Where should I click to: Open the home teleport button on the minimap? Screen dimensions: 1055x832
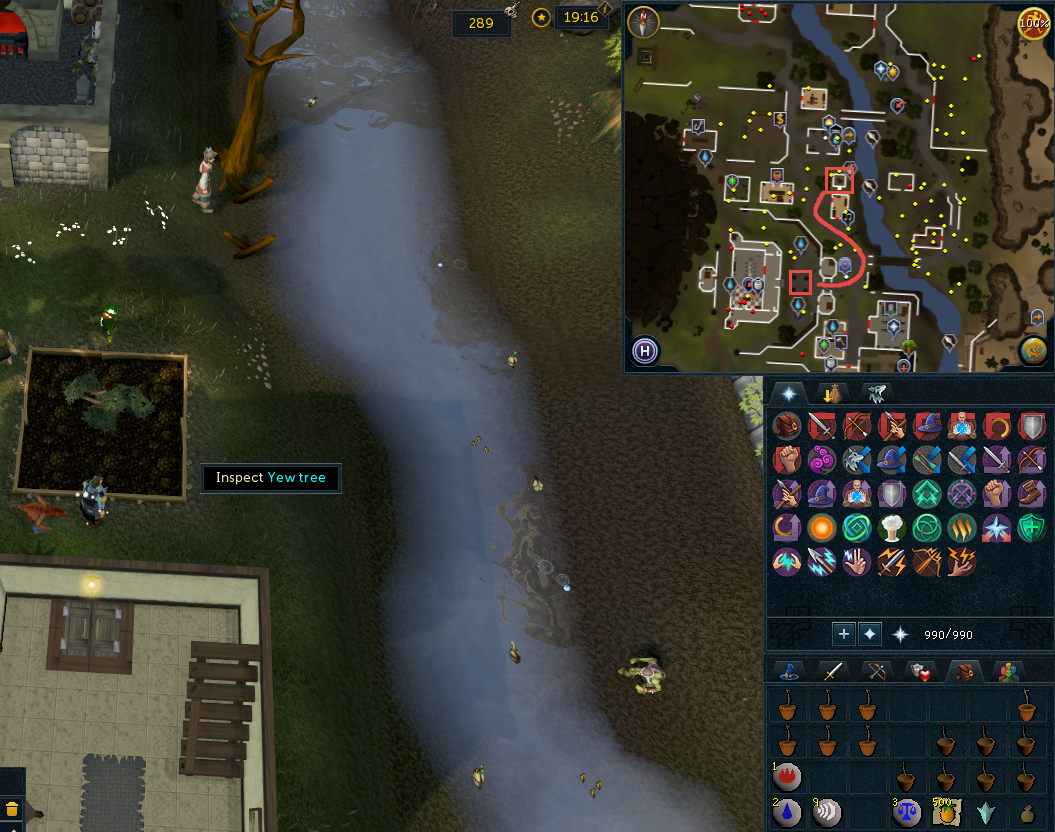[x=646, y=351]
